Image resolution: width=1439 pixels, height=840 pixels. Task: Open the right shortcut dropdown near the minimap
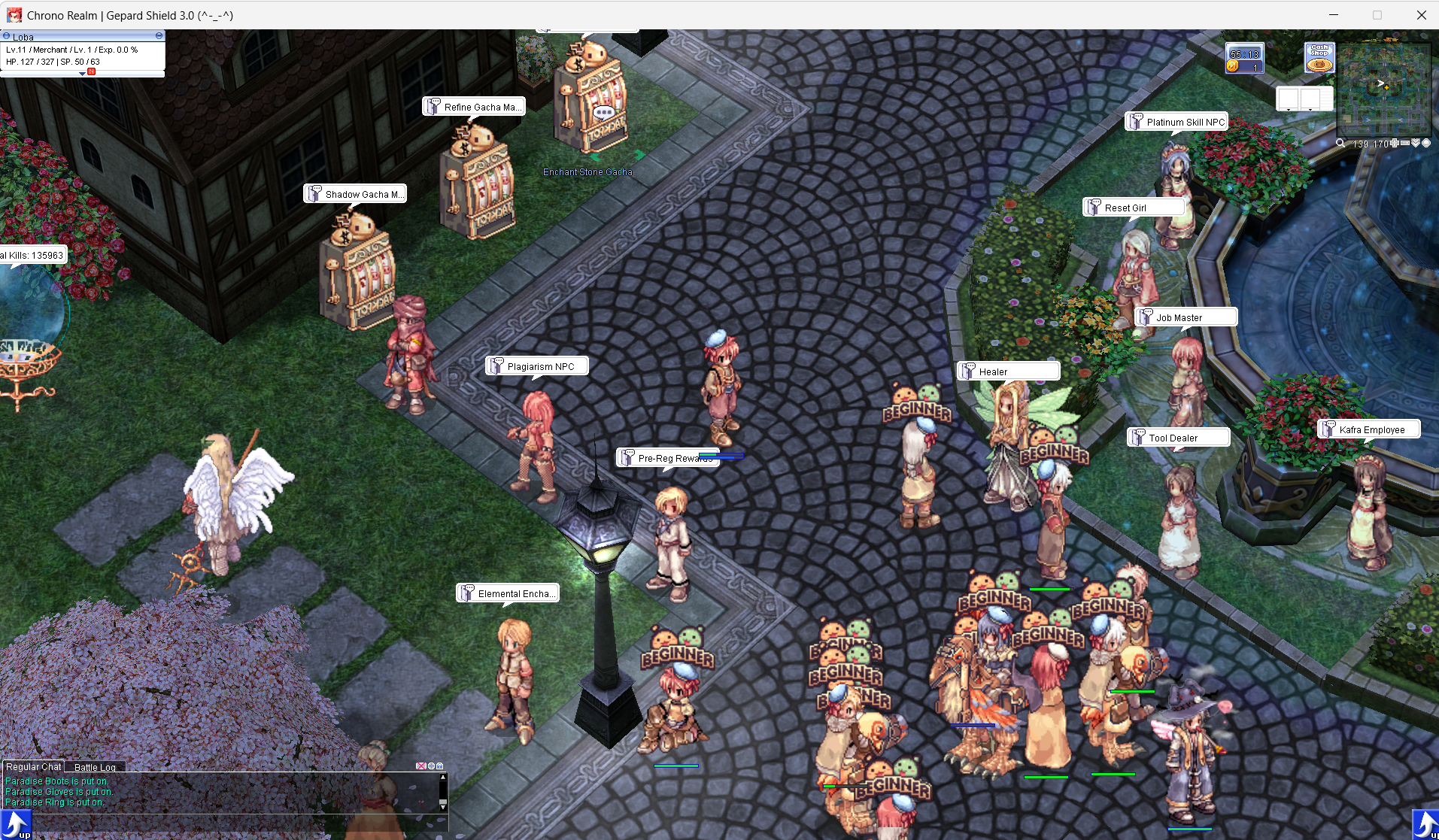(x=1310, y=110)
